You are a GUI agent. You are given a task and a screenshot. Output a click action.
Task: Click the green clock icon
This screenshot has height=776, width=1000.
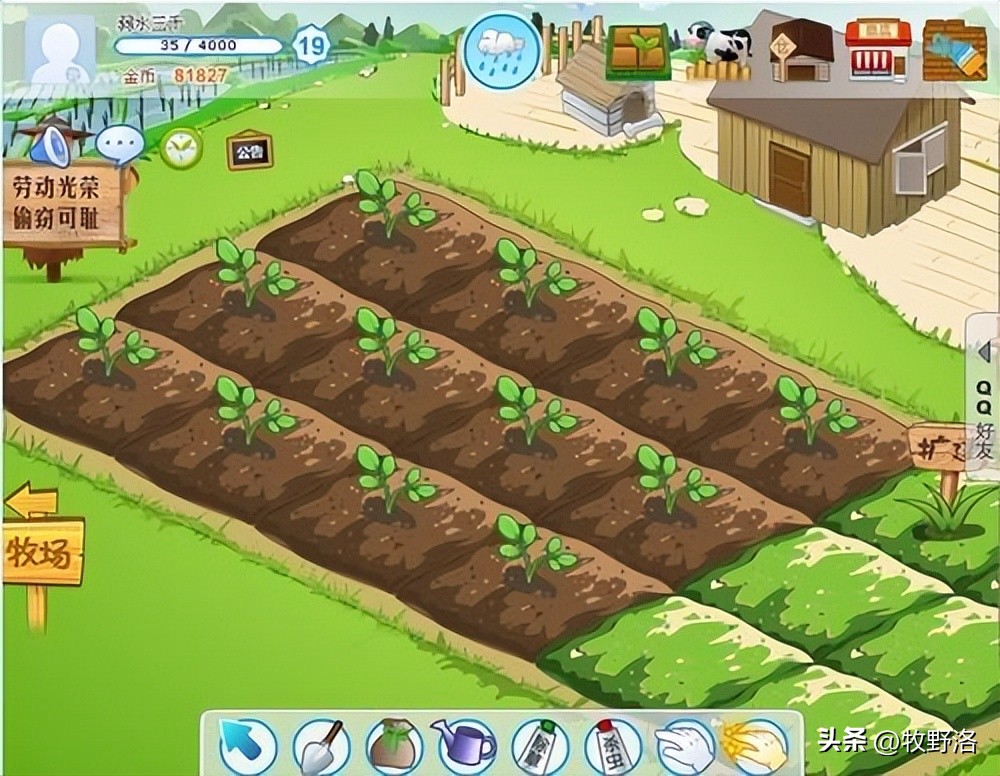click(x=181, y=148)
